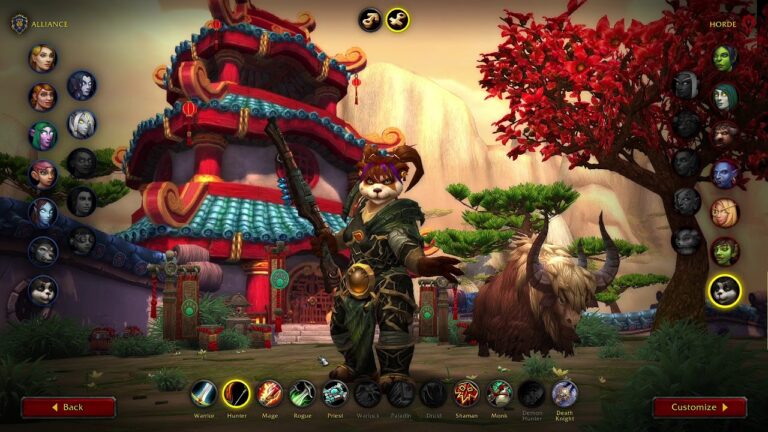Choose the Blood Elf race portrait

point(724,212)
